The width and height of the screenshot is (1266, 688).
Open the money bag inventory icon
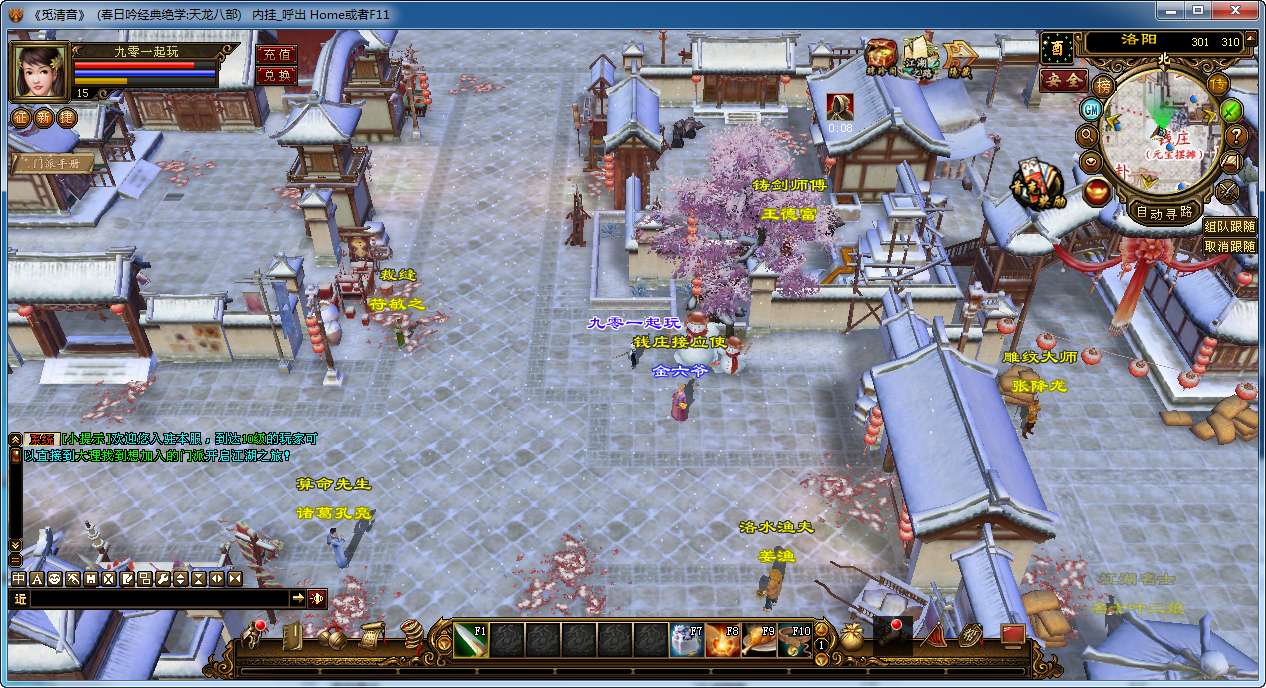[852, 637]
